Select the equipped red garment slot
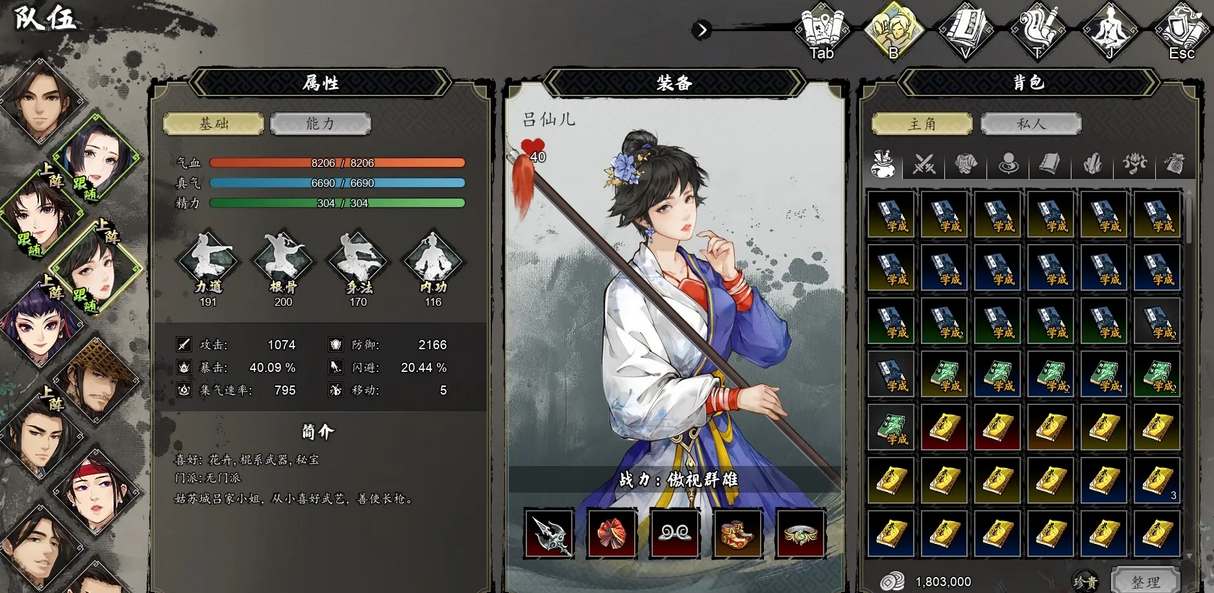Screen dimensions: 1214x593 click(x=612, y=533)
